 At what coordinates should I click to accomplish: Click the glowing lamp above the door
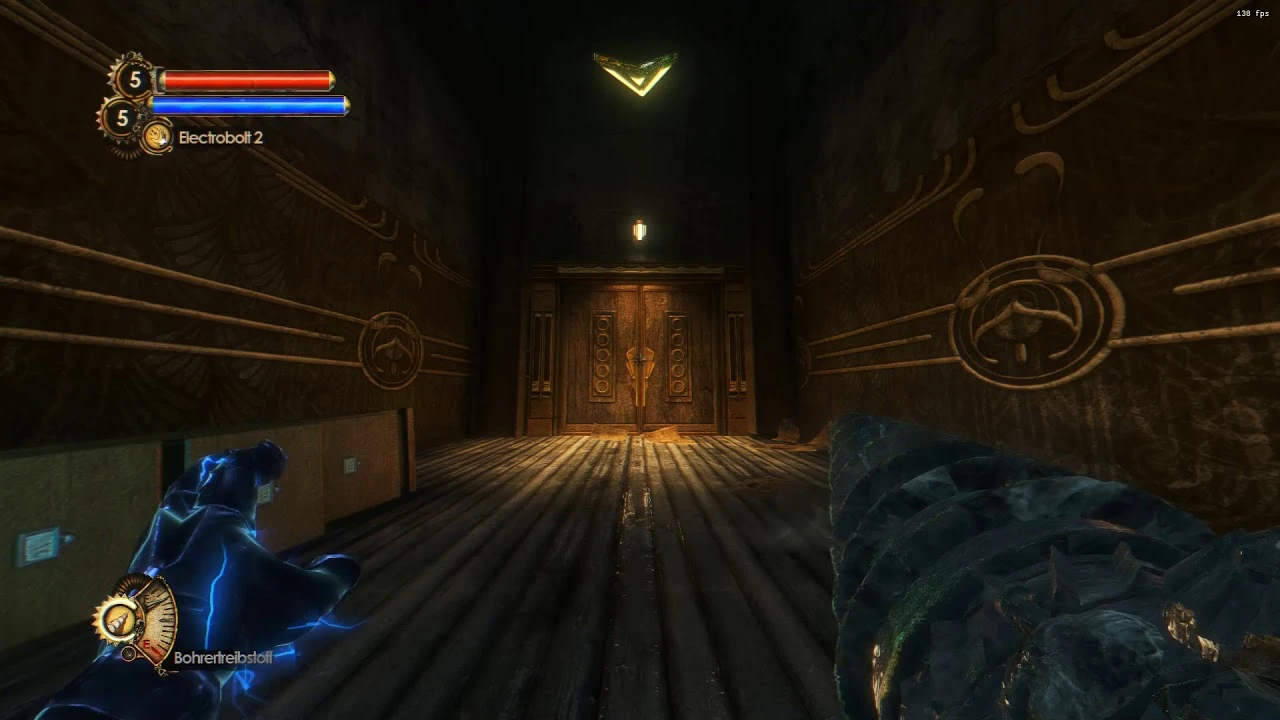pos(638,230)
